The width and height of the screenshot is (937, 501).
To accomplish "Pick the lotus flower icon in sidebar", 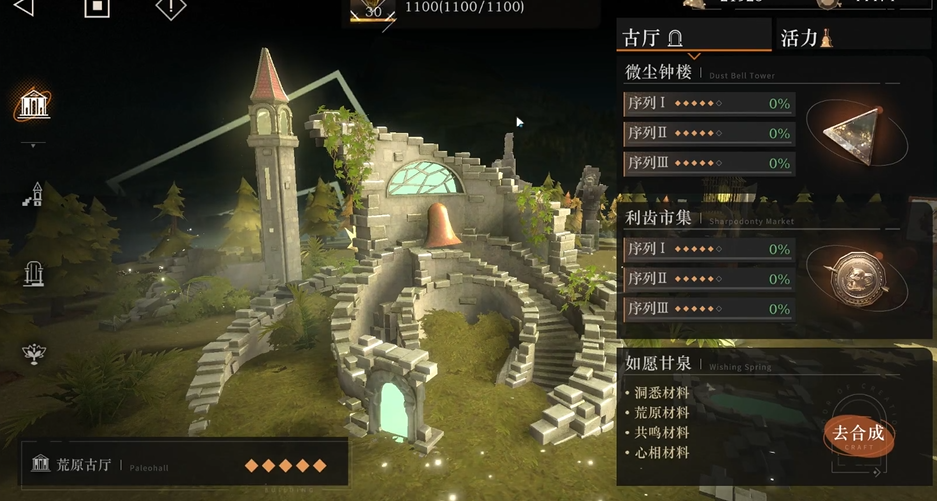I will pos(33,353).
